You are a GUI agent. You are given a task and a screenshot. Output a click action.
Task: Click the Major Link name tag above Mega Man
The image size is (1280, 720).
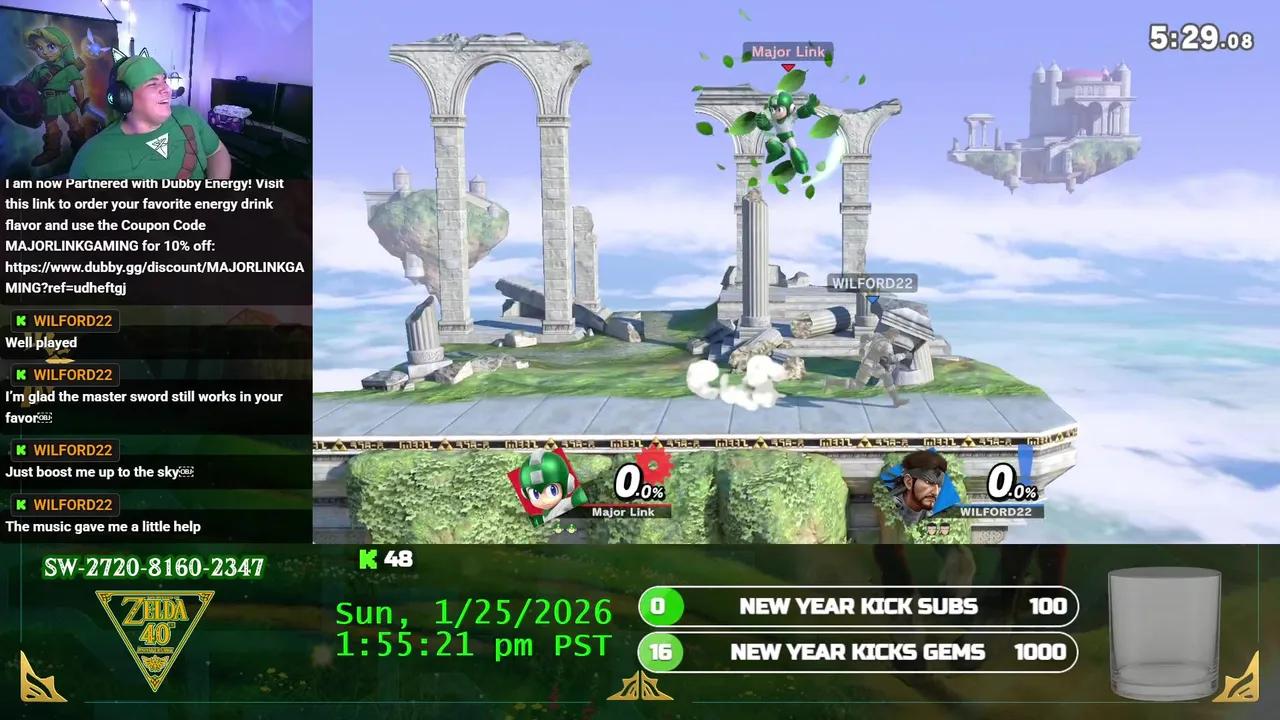coord(788,51)
